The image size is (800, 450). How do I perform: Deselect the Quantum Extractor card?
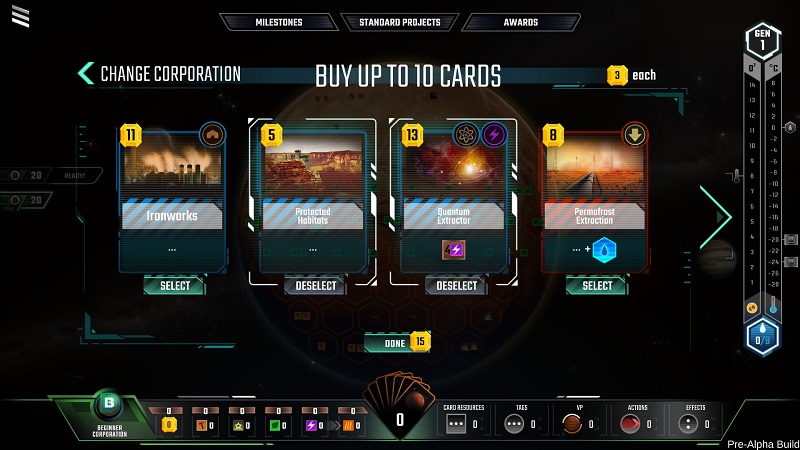pyautogui.click(x=456, y=286)
